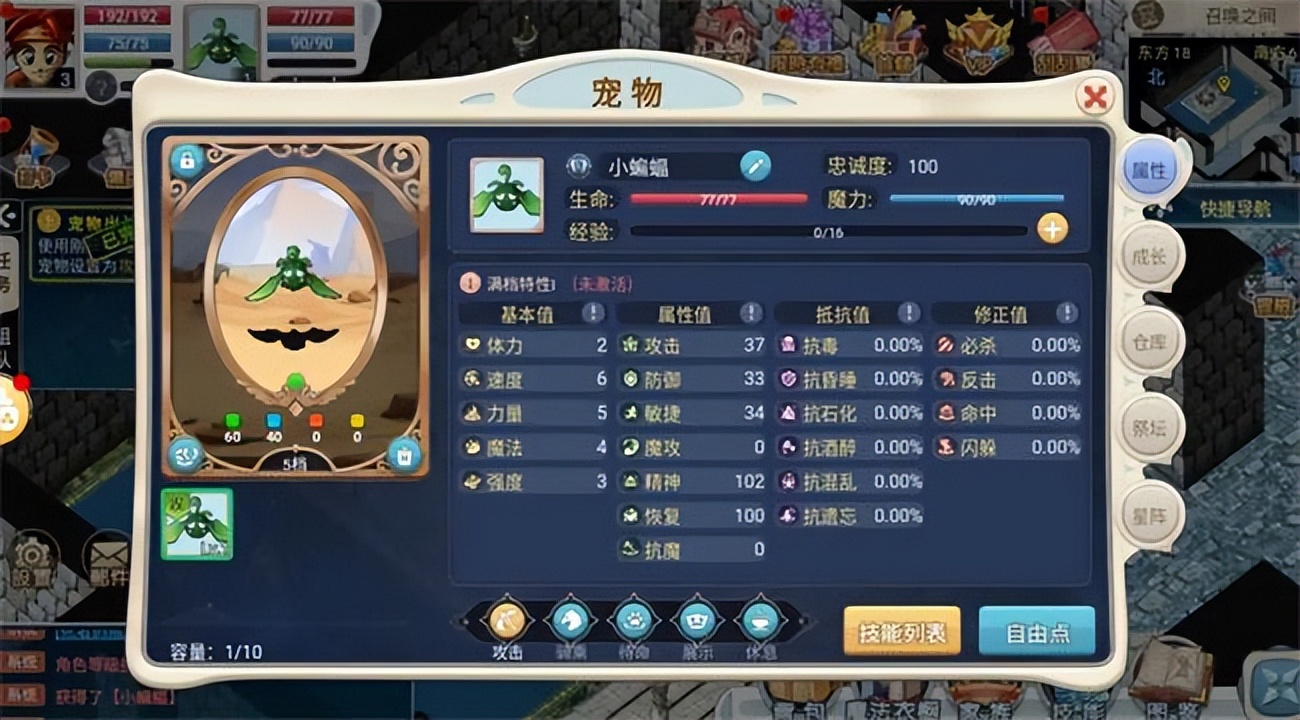Click the plus icon beside the 经验 bar
The image size is (1300, 720).
point(1052,230)
